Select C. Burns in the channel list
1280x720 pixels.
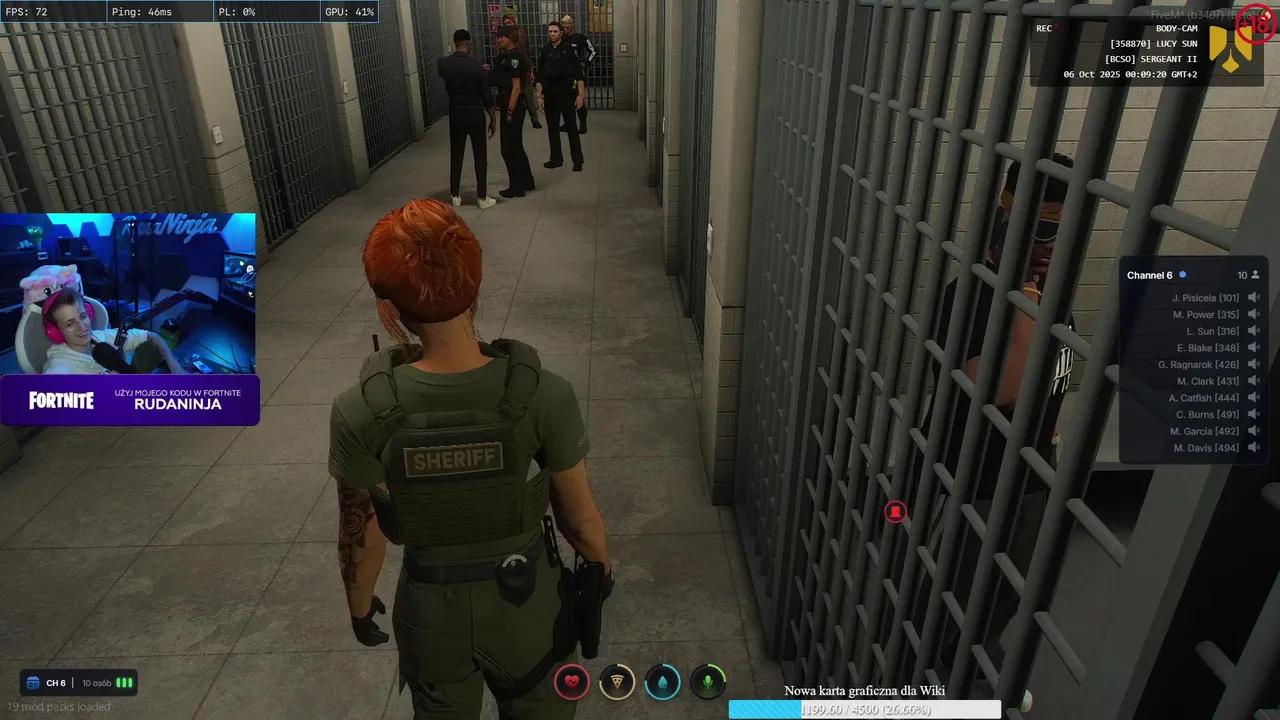tap(1207, 415)
